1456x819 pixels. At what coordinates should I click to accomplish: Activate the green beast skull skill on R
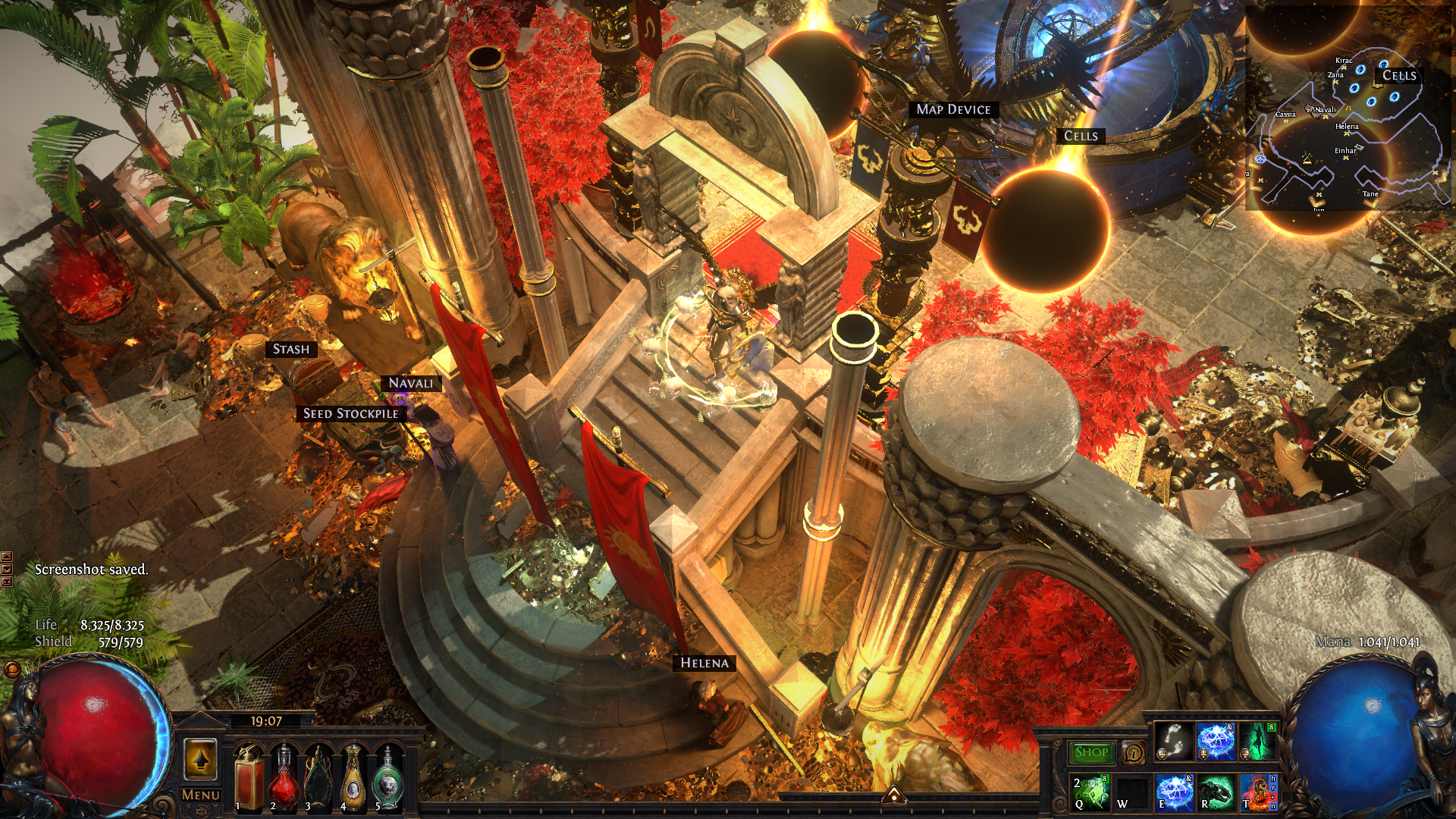(x=1216, y=792)
